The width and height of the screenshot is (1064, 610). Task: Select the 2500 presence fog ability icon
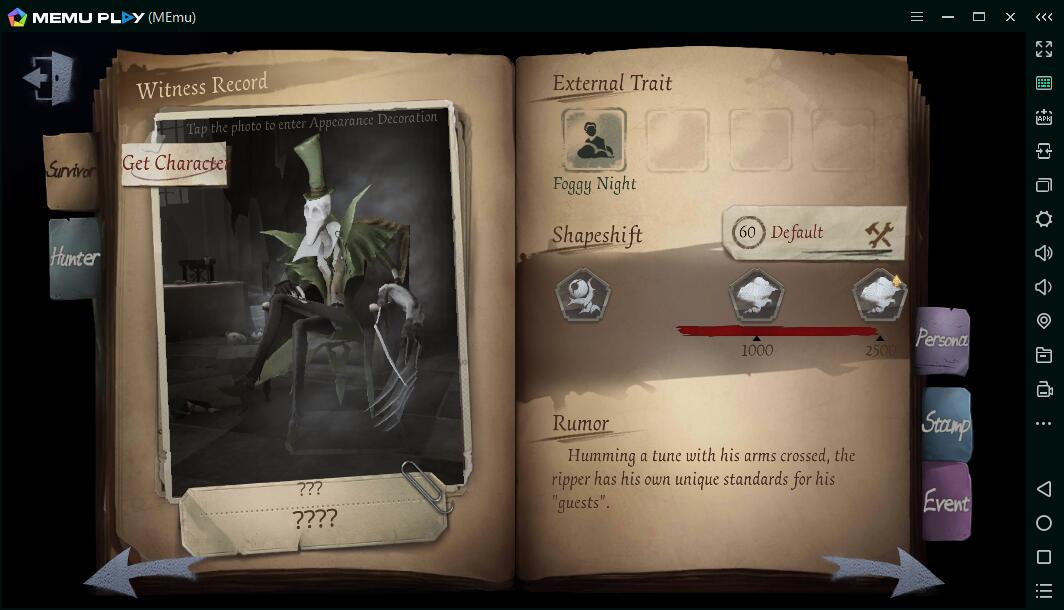879,296
